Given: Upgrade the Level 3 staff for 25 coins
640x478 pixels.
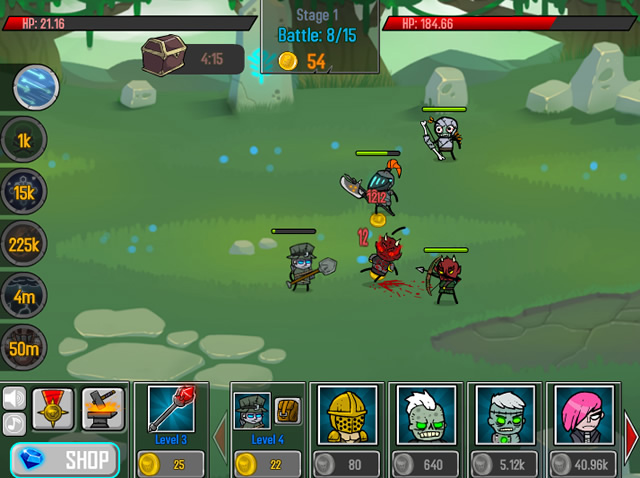Looking at the screenshot, I should 170,464.
